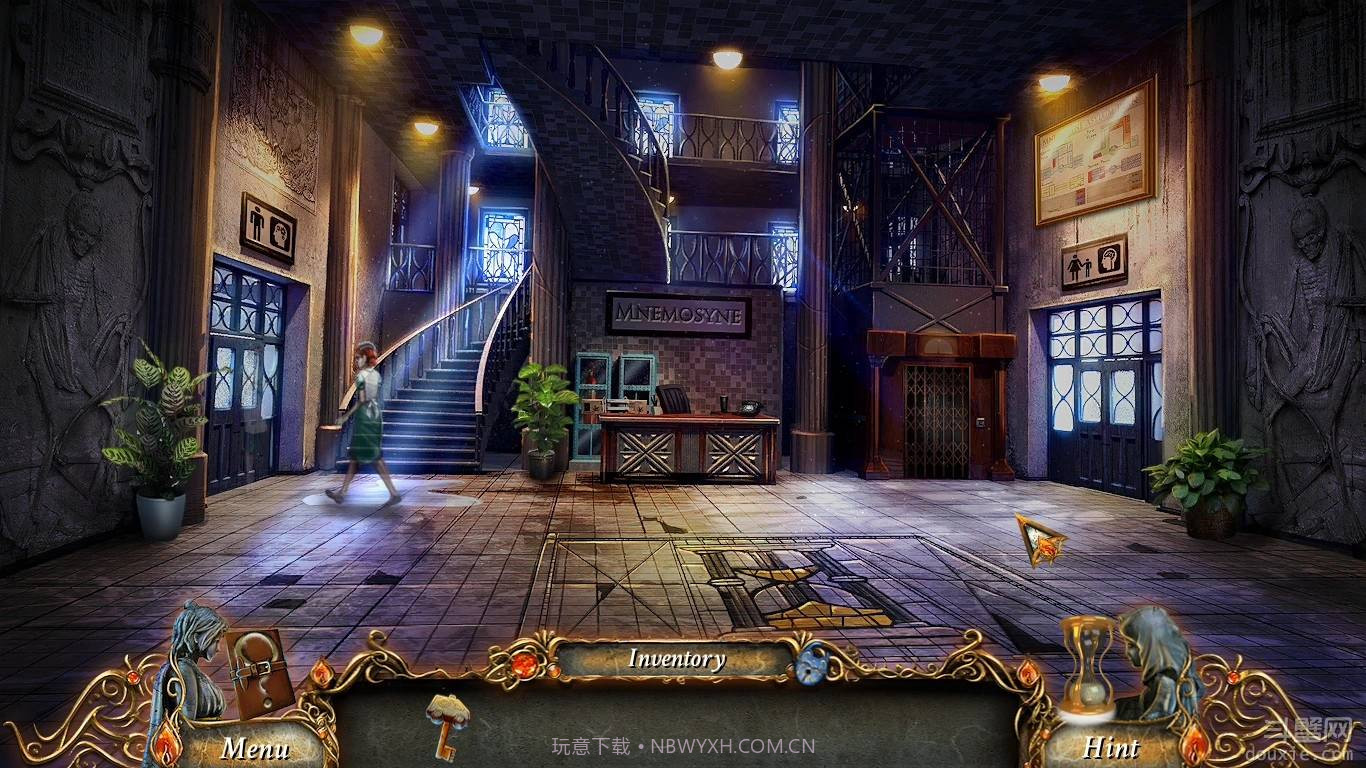Image resolution: width=1366 pixels, height=768 pixels.
Task: Toggle the blue padlock inventory lock
Action: [811, 662]
